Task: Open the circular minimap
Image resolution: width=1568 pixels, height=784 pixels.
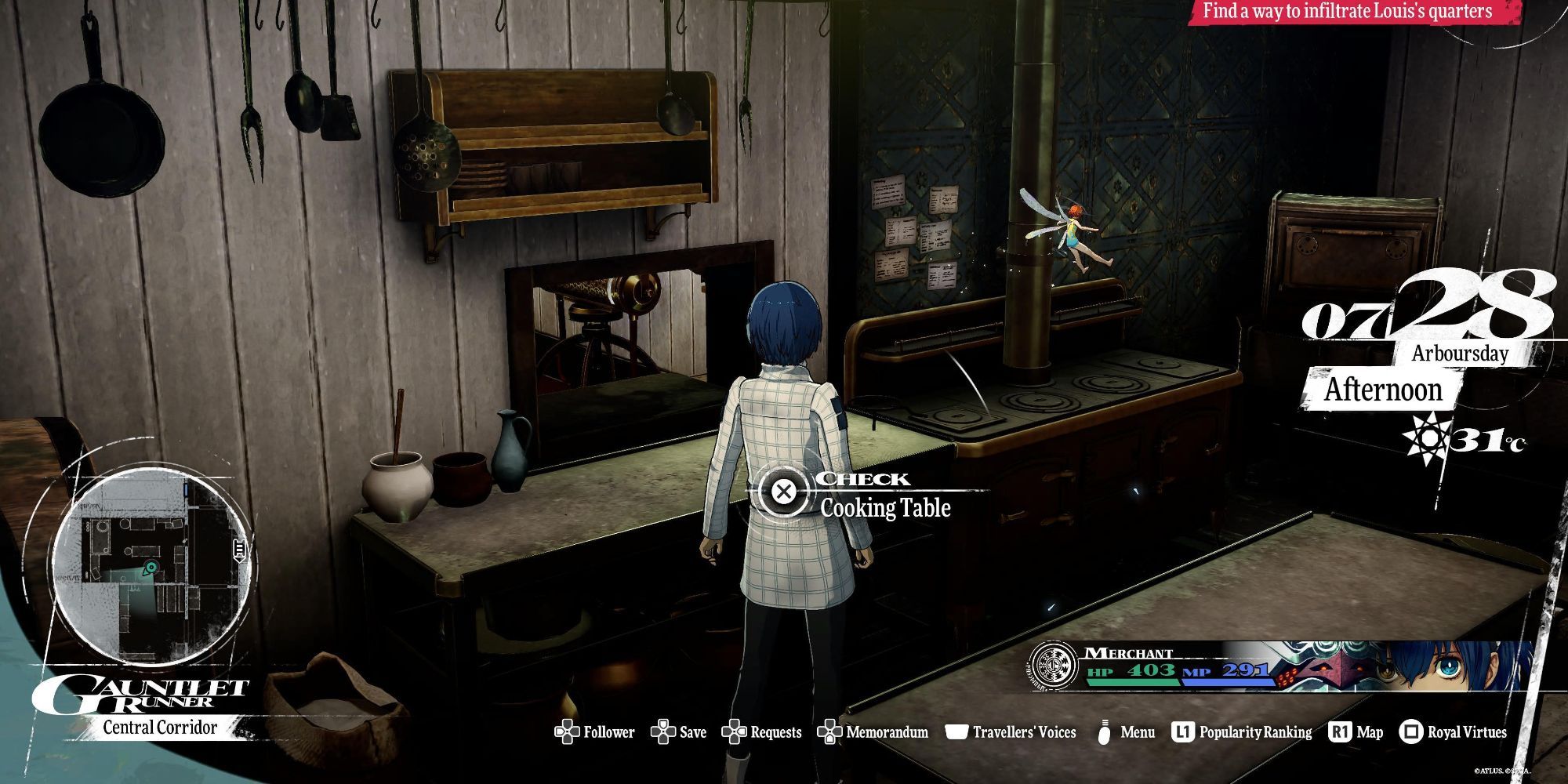Action: 153,566
